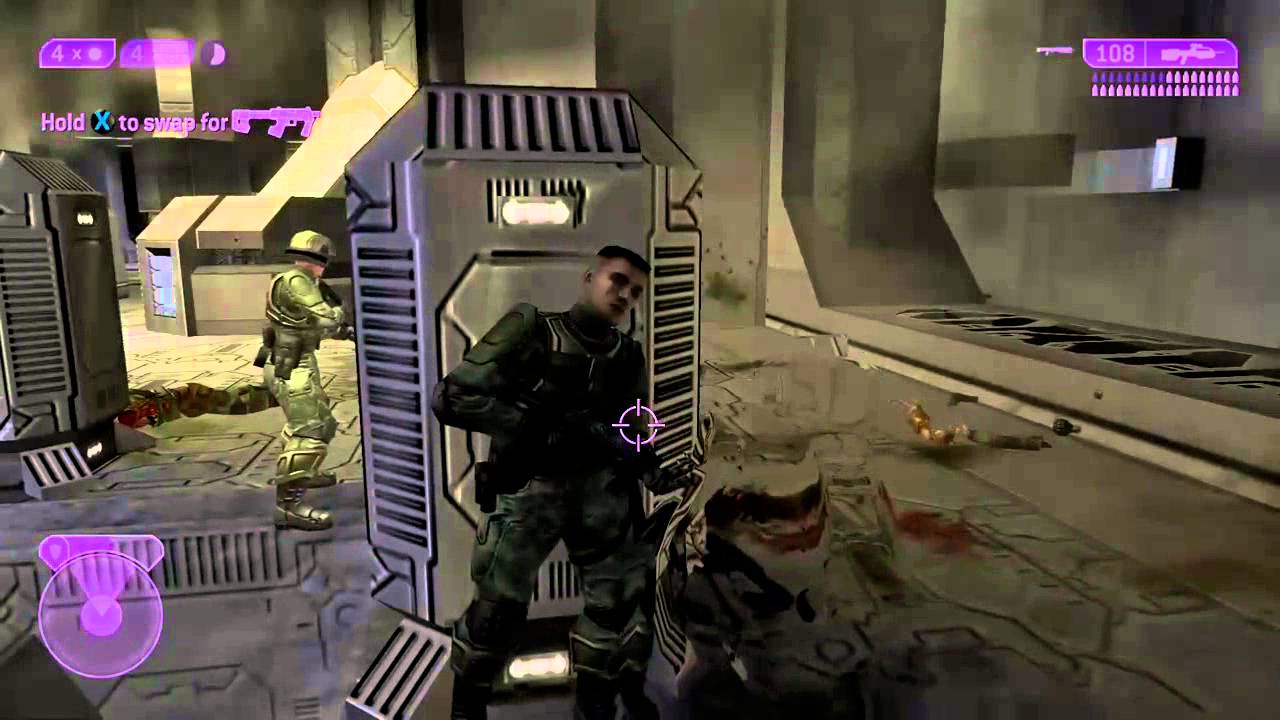Click the 'swap for' label text
1280x720 pixels.
185,124
